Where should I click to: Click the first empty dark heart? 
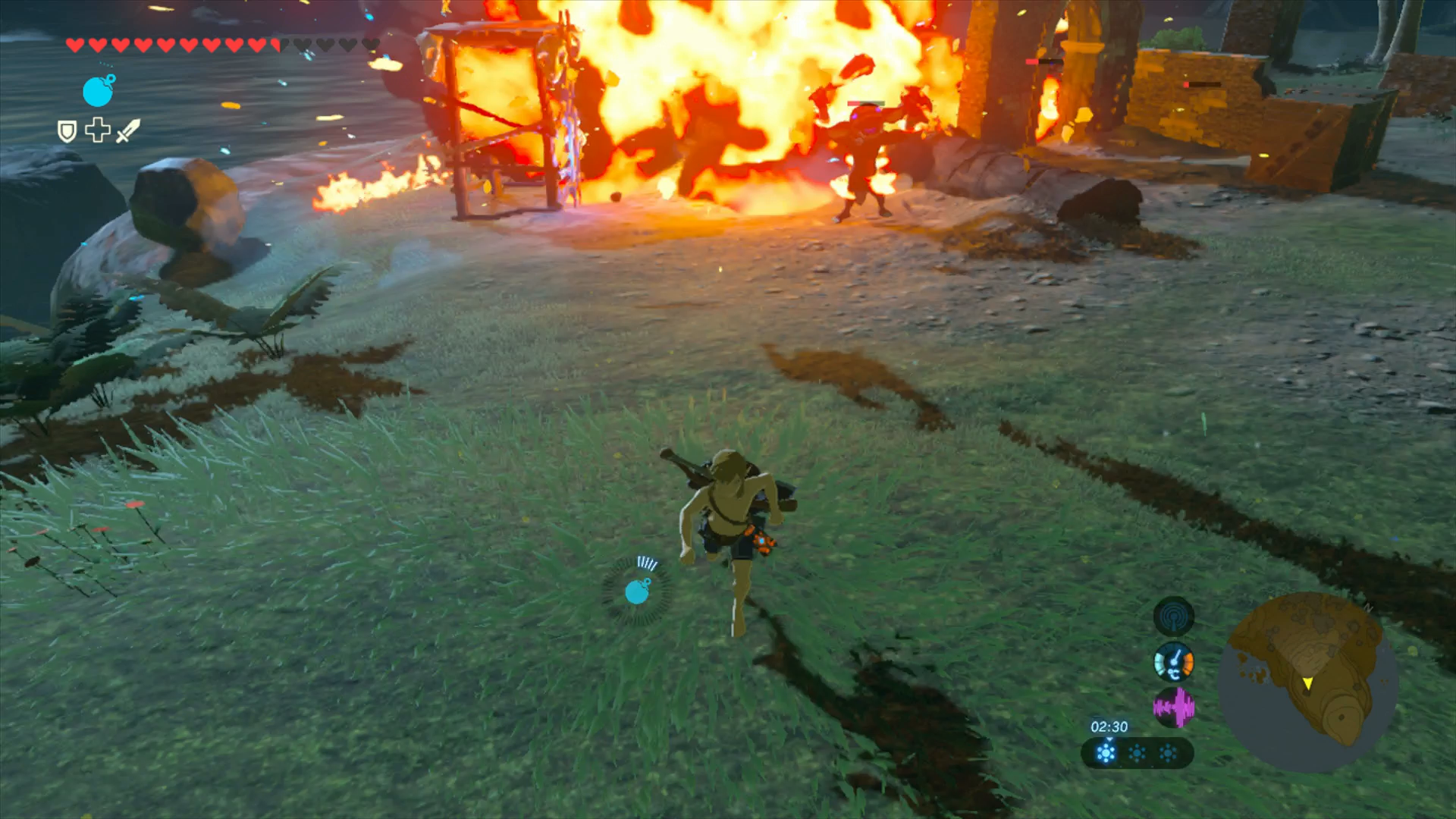(300, 45)
